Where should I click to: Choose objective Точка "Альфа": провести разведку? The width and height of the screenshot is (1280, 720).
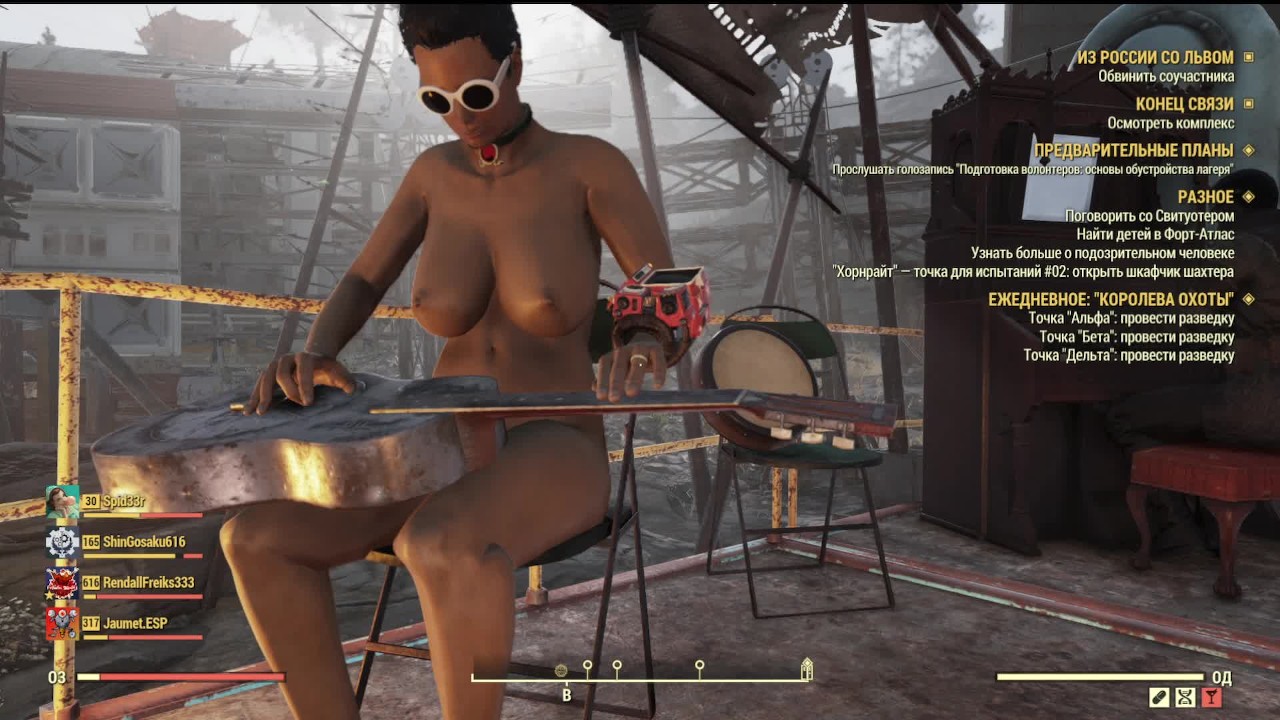[x=1131, y=318]
